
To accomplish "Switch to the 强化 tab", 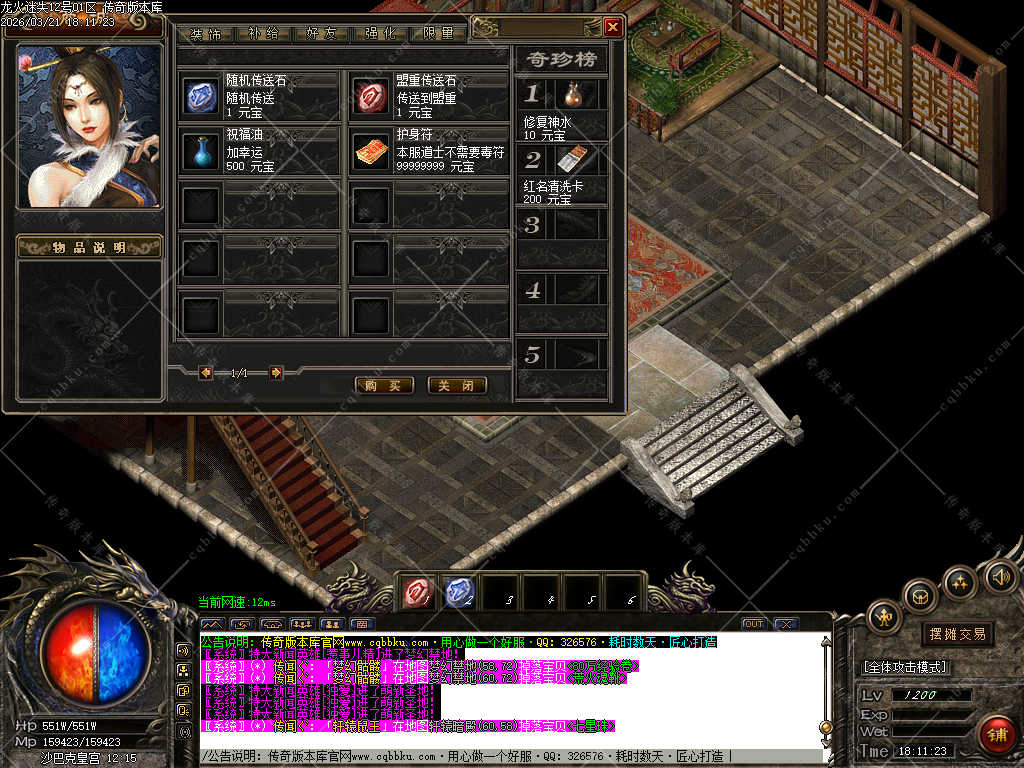I will click(x=381, y=33).
